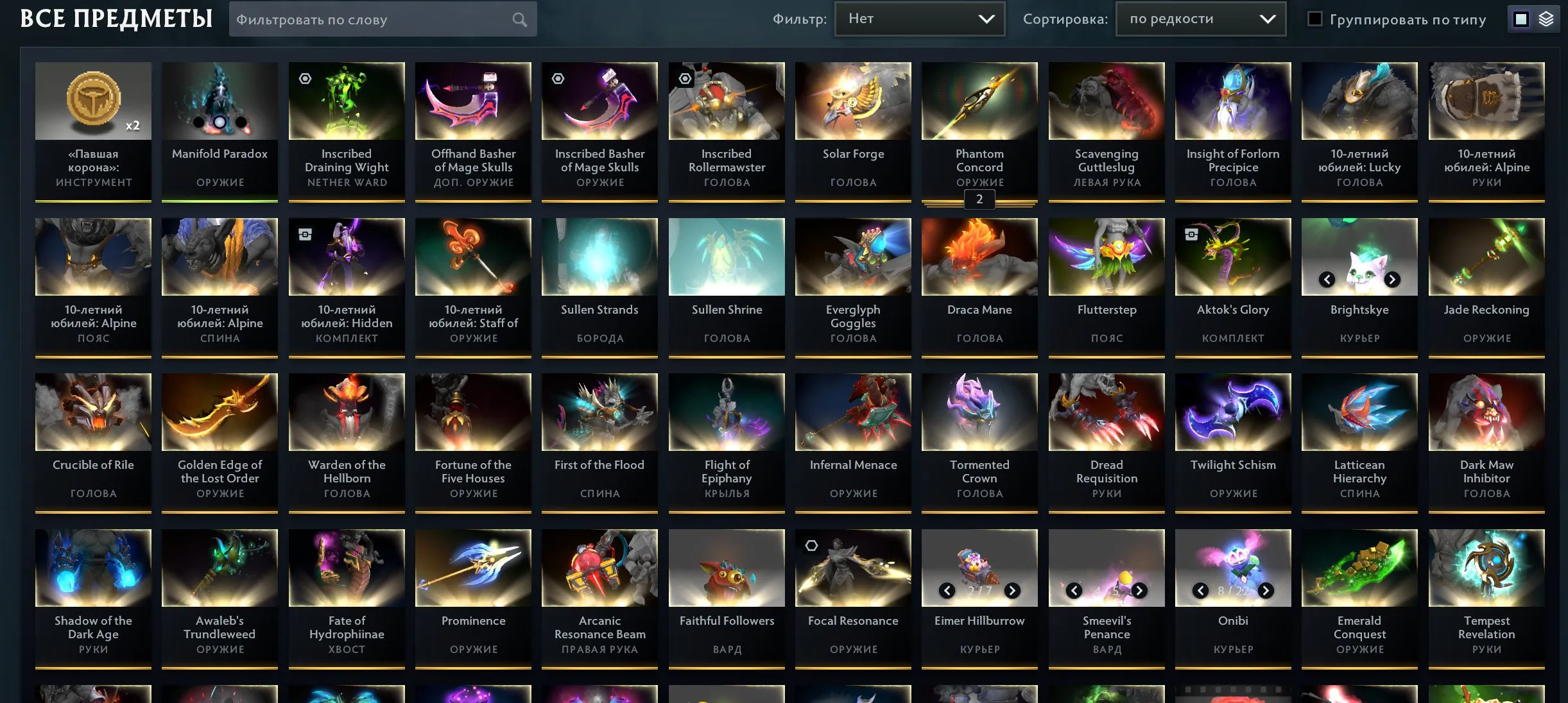Click the gem icon on Inscribed Rollermawster thumbnail
Image resolution: width=1568 pixels, height=703 pixels.
tap(686, 78)
